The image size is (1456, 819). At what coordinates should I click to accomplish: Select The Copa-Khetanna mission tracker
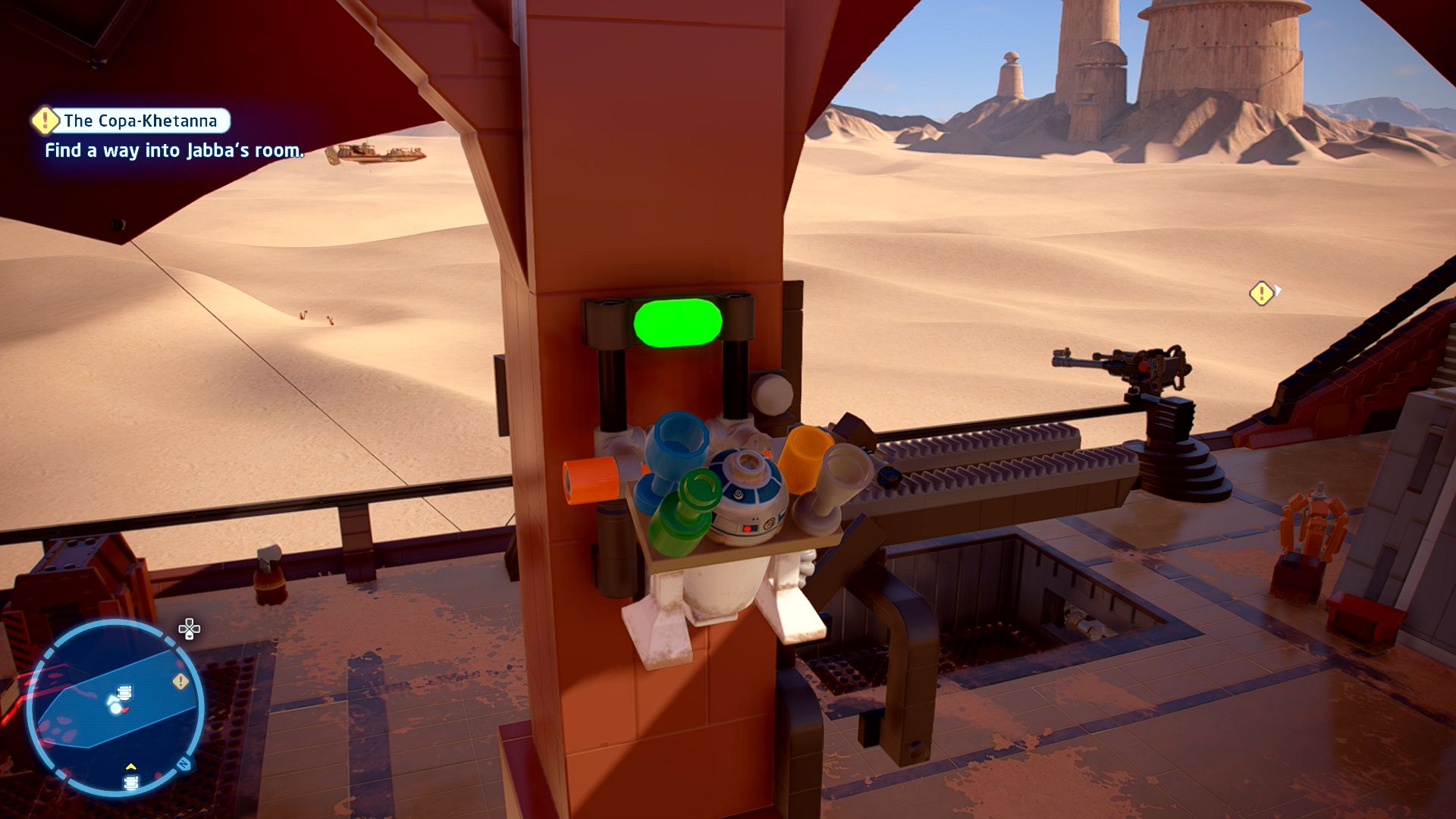[x=140, y=121]
